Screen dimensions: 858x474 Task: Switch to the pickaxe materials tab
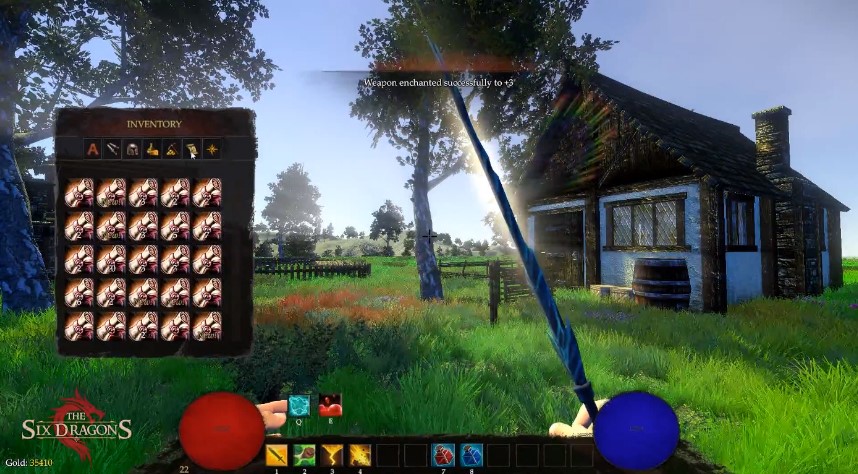172,150
